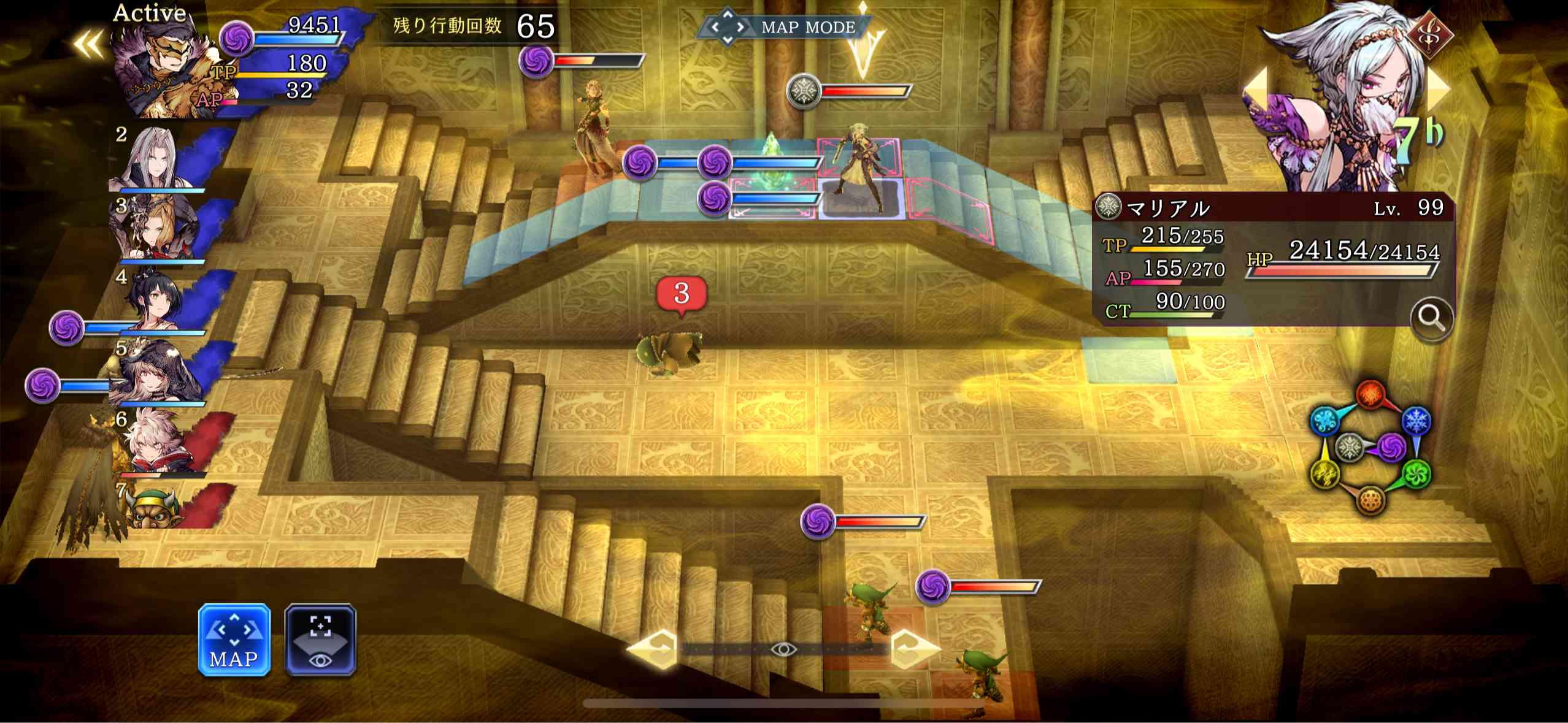Image resolution: width=1568 pixels, height=723 pixels.
Task: Toggle the Active turn mode label
Action: (149, 13)
